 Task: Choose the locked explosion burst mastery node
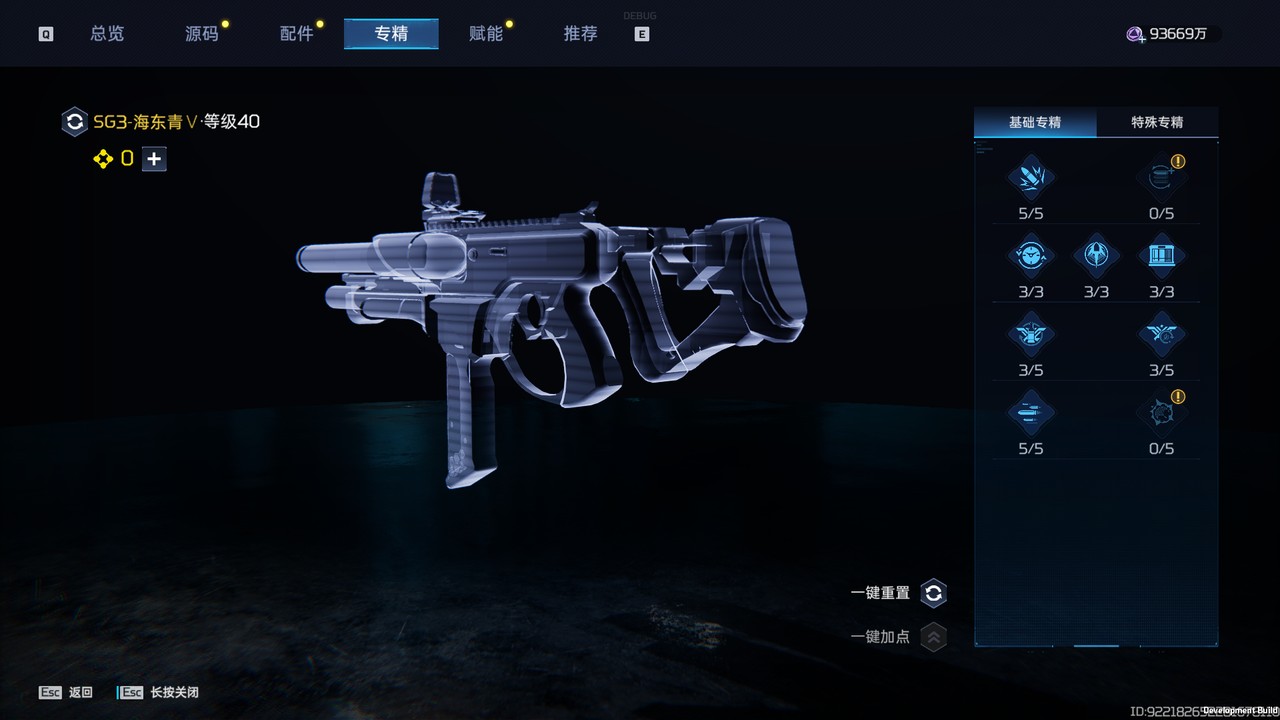tap(1160, 414)
